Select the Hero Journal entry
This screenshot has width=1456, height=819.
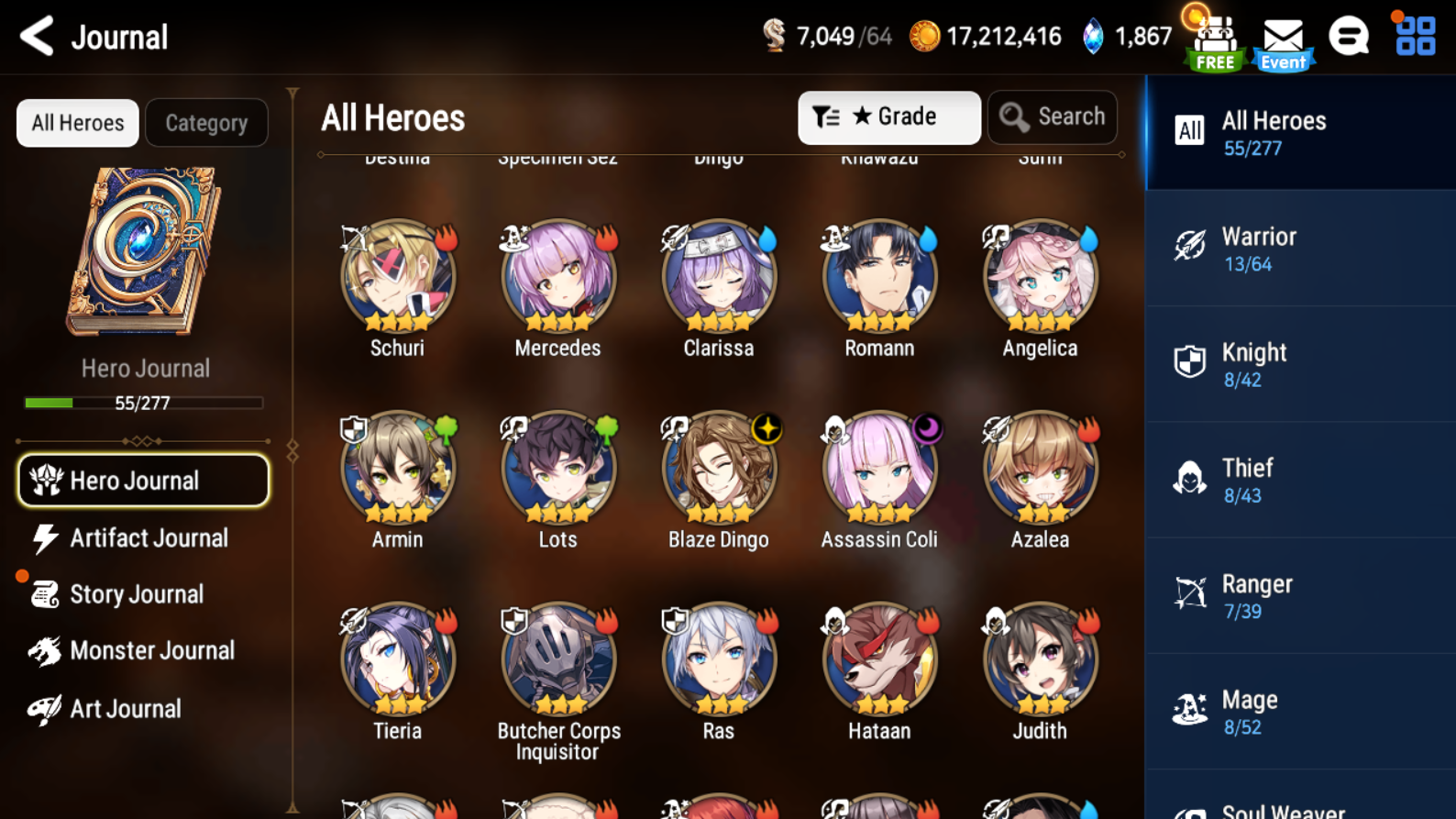tap(143, 481)
